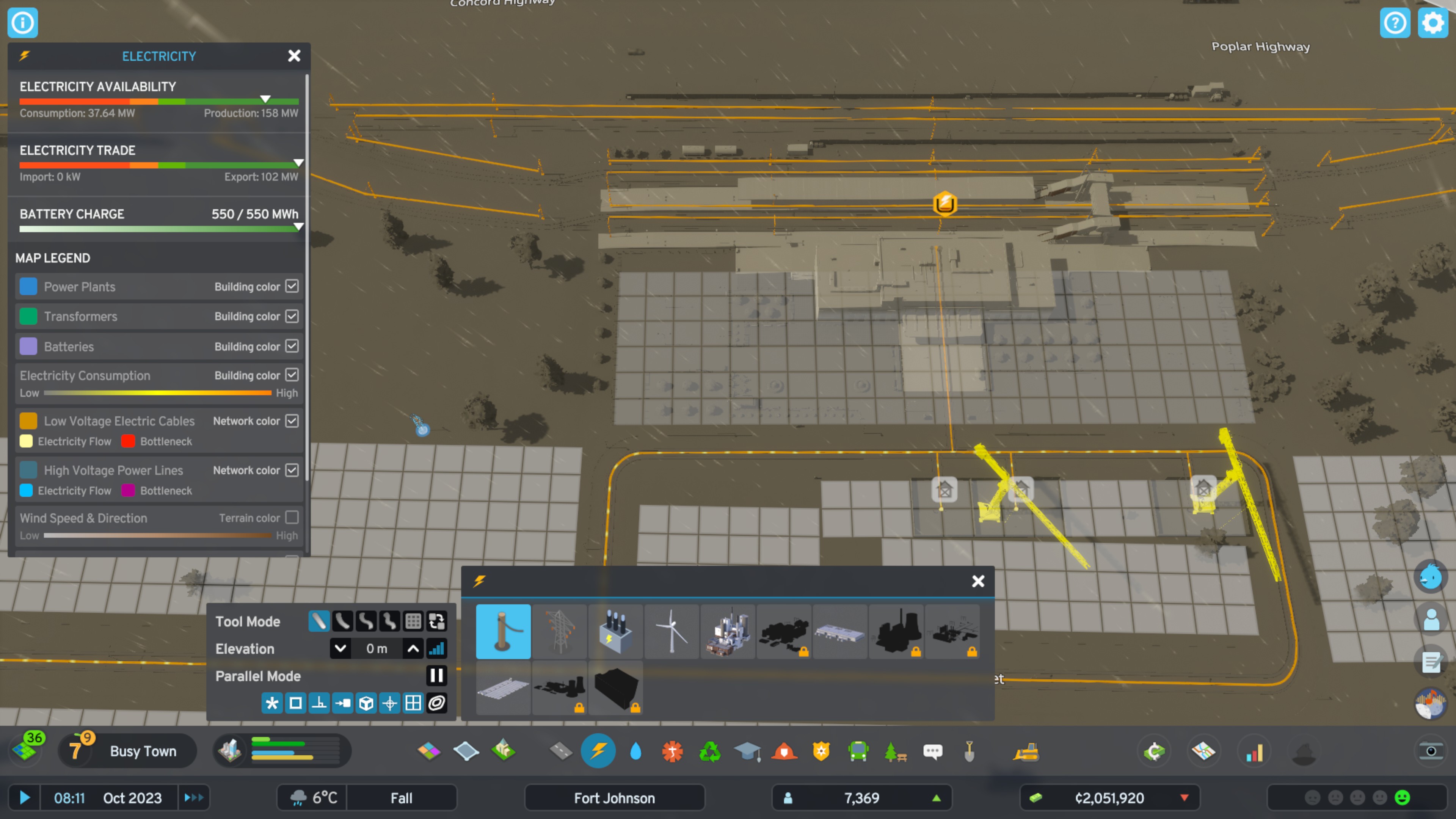Screen dimensions: 1456x819
Task: Open the Recycling / Garbage services menu
Action: point(709,752)
